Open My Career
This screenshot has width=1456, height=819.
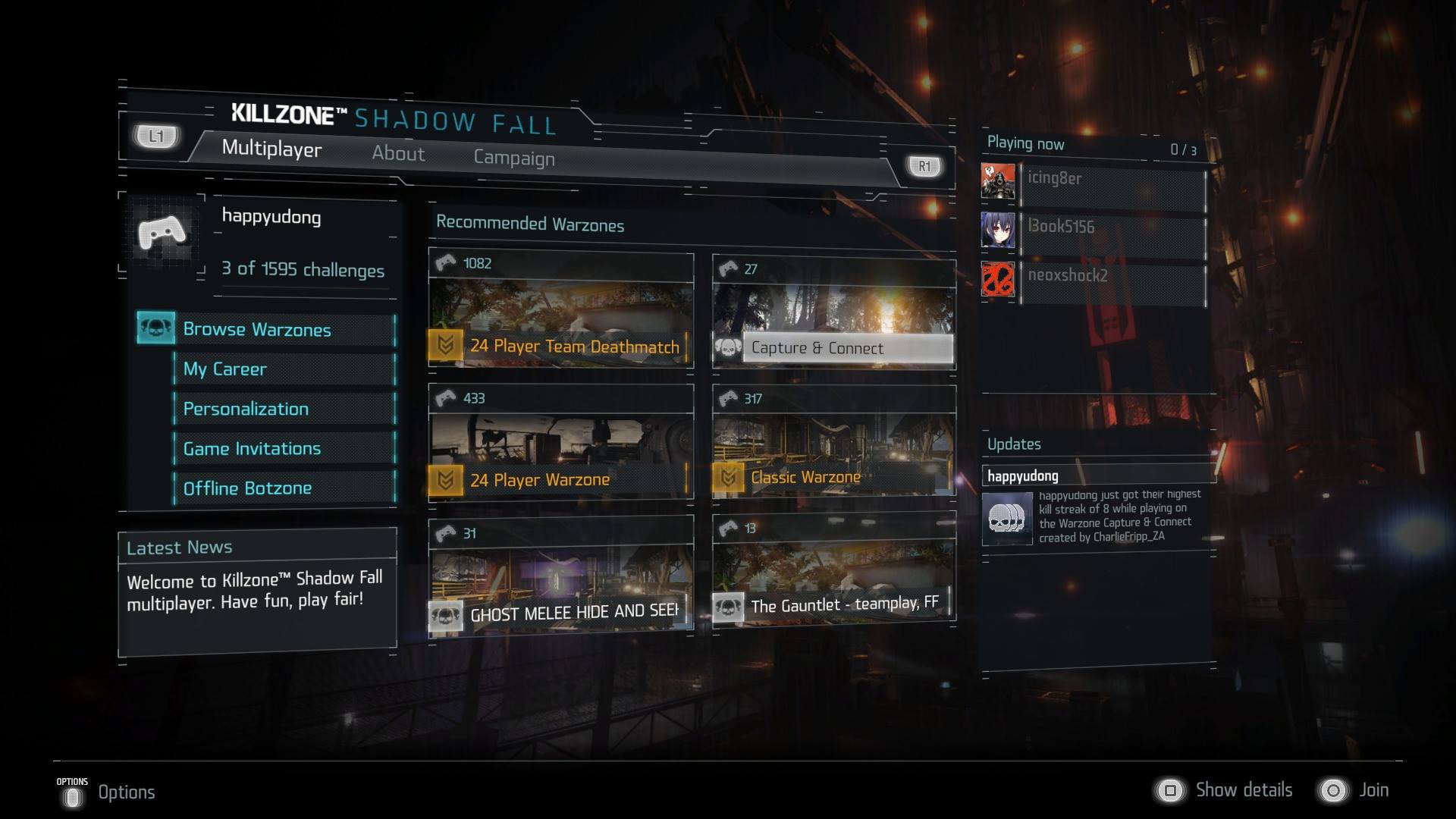tap(283, 369)
